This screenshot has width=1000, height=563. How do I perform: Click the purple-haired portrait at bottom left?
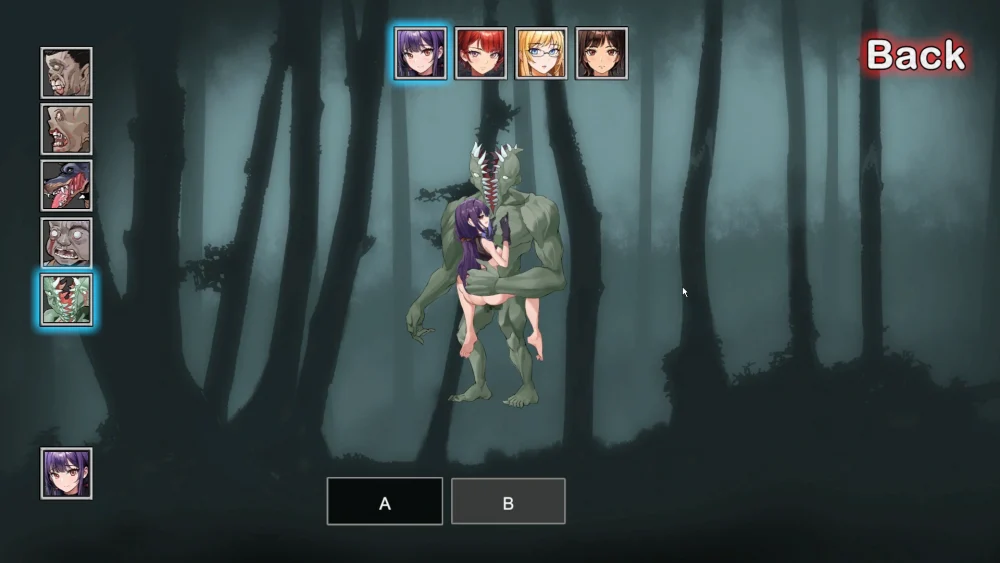click(x=67, y=473)
